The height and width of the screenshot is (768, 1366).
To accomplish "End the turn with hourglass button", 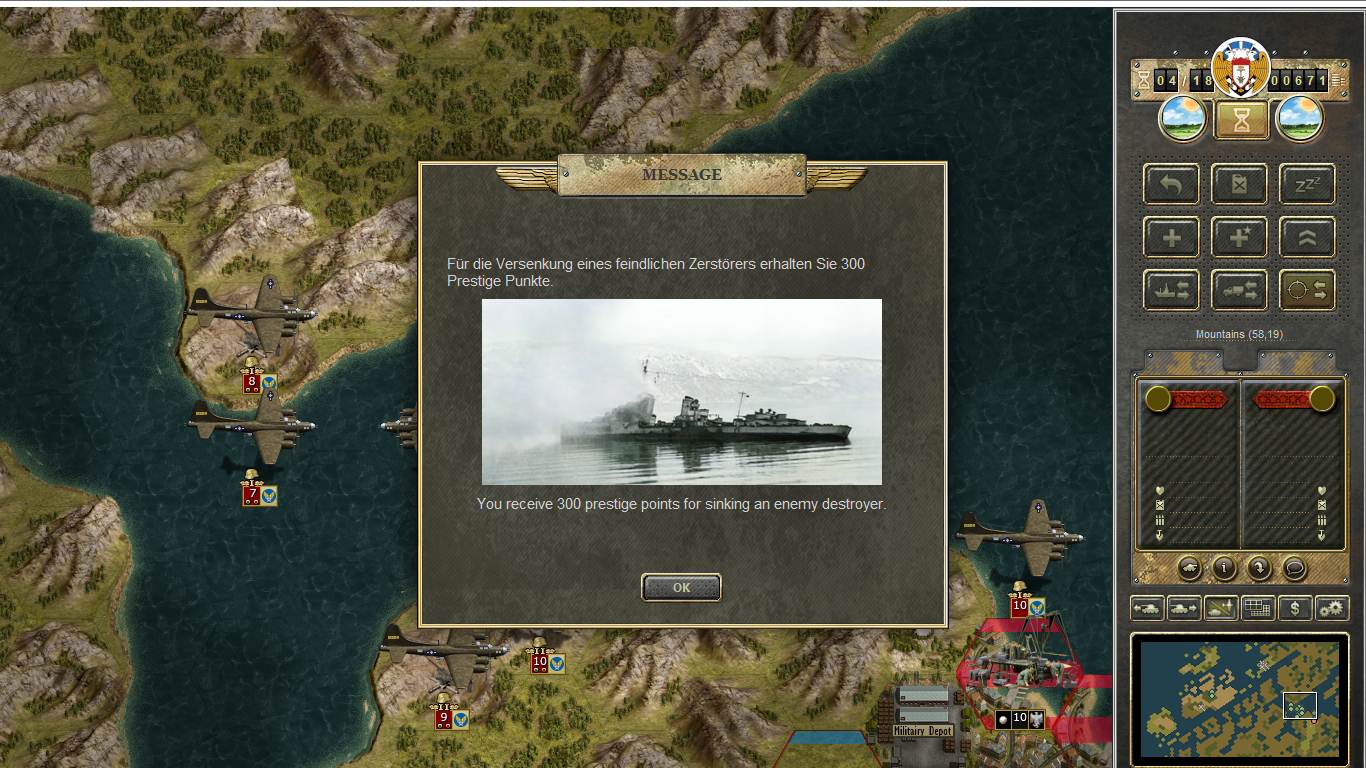I will click(1241, 121).
